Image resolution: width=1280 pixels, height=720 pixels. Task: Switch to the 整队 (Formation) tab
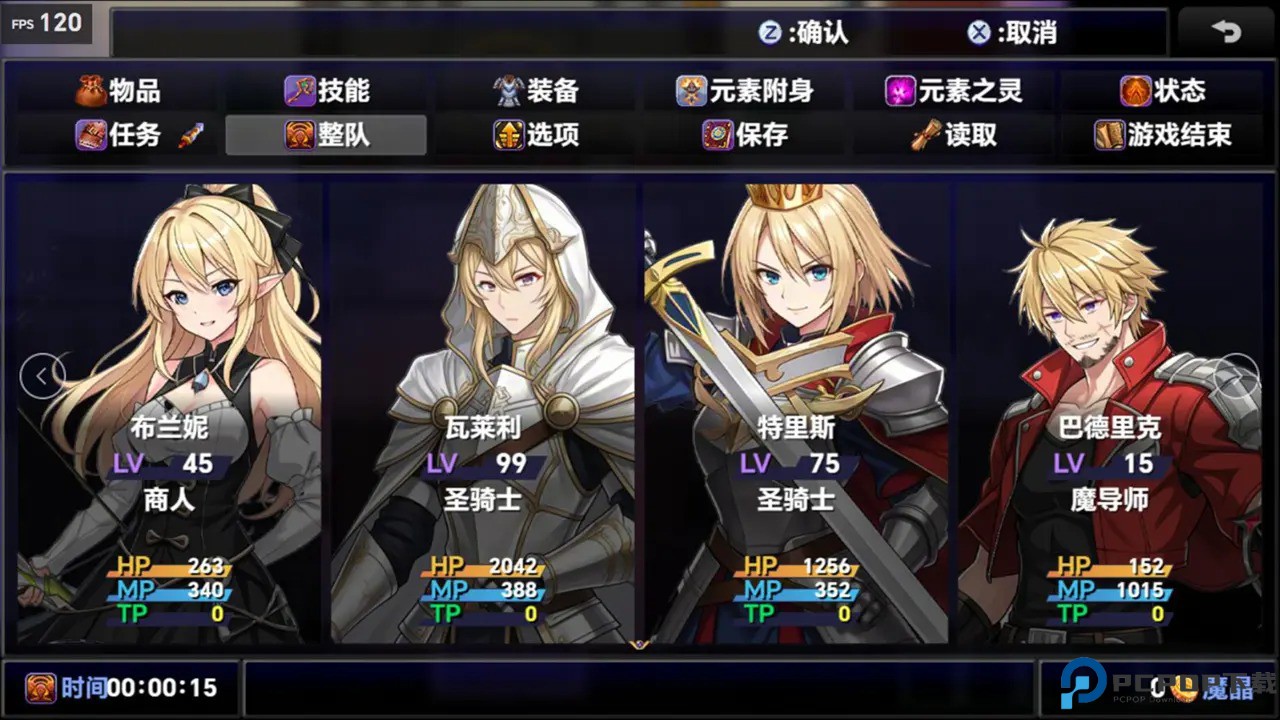point(324,136)
